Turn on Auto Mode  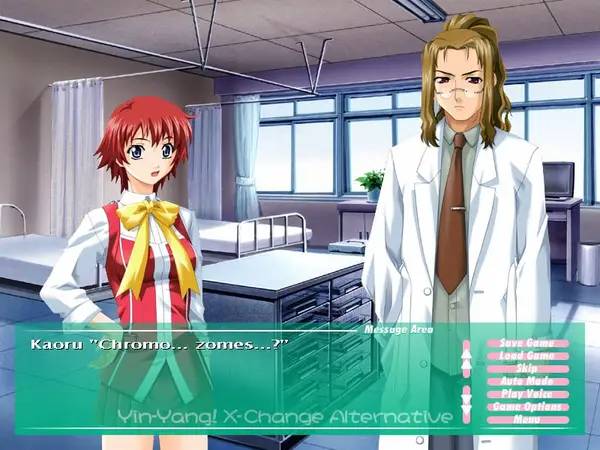click(x=526, y=381)
